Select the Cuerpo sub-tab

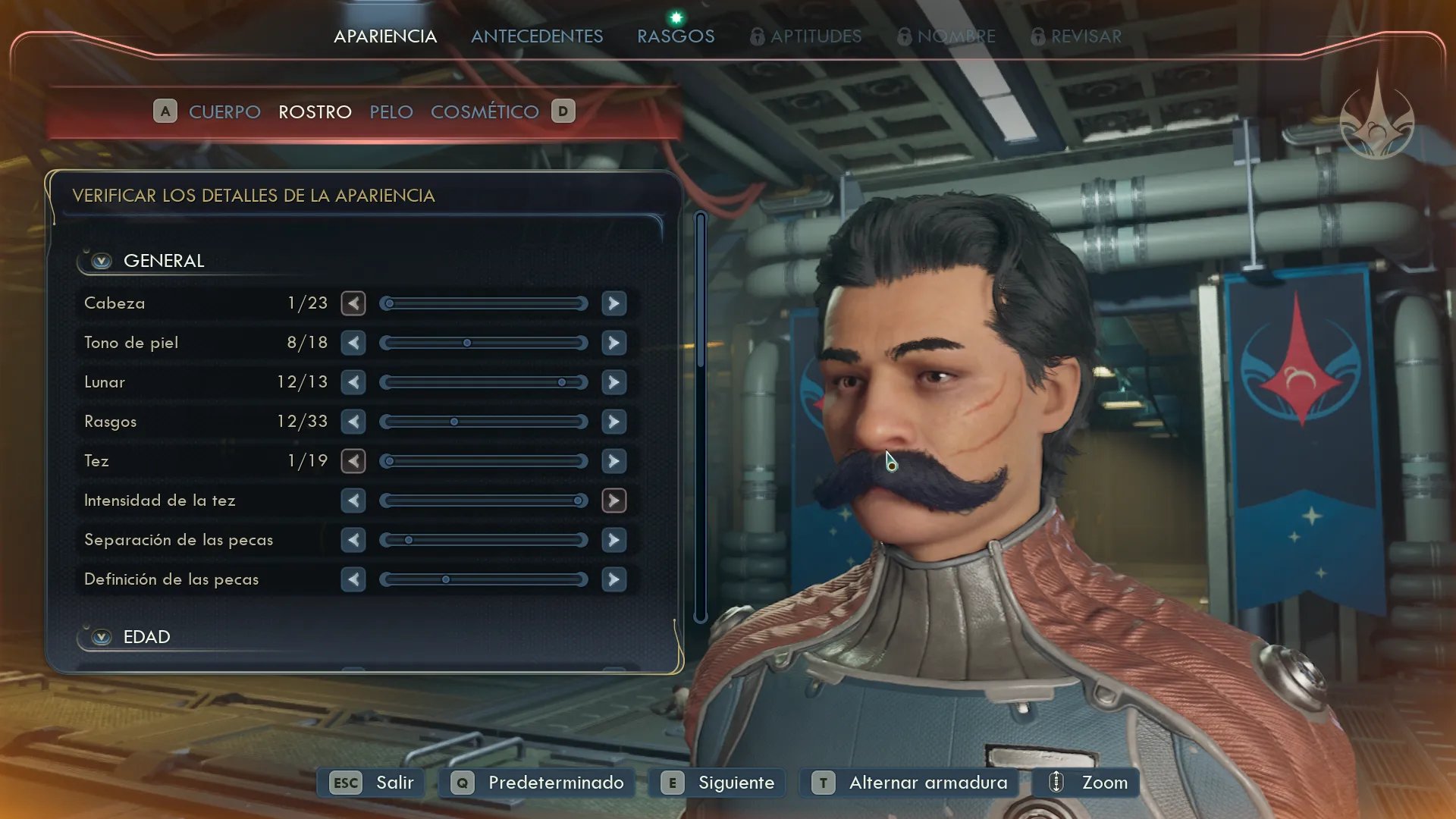point(224,112)
